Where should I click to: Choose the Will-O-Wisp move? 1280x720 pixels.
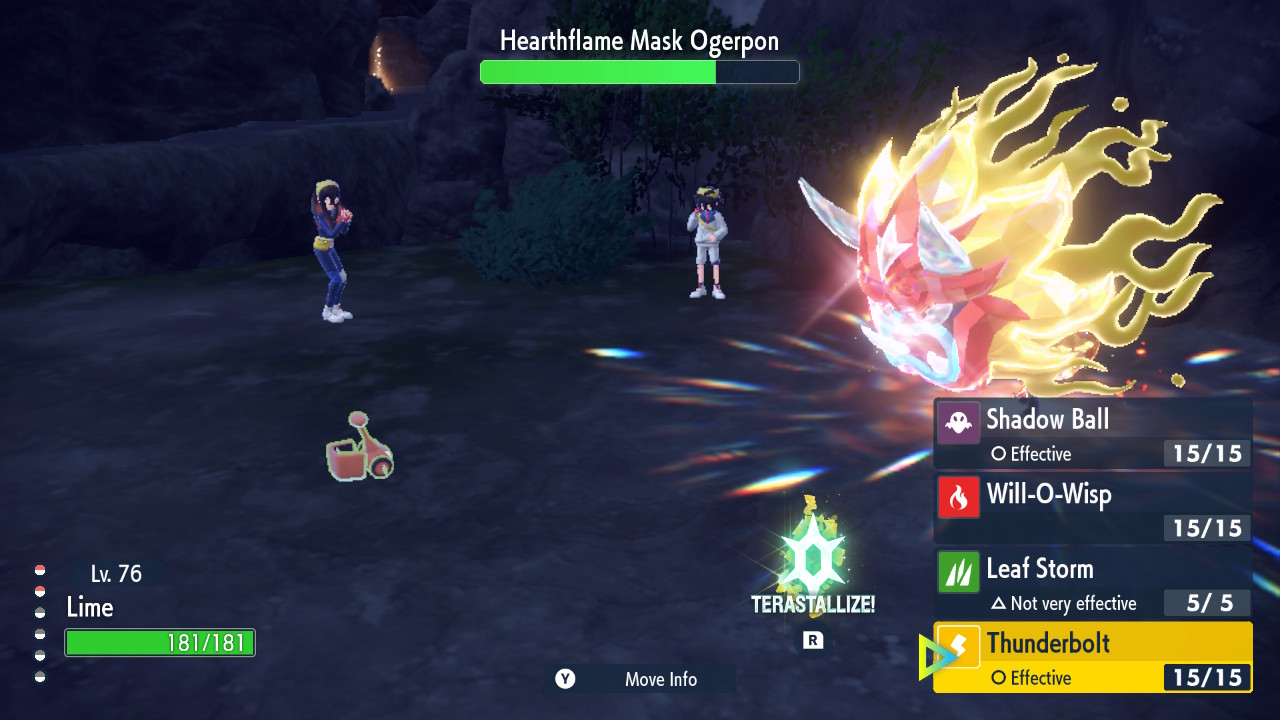tap(1092, 508)
